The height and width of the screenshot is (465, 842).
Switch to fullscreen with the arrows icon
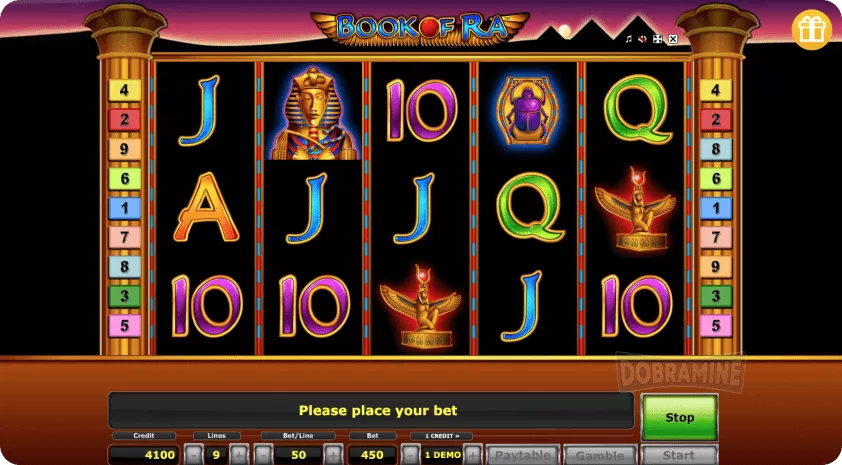tap(658, 39)
